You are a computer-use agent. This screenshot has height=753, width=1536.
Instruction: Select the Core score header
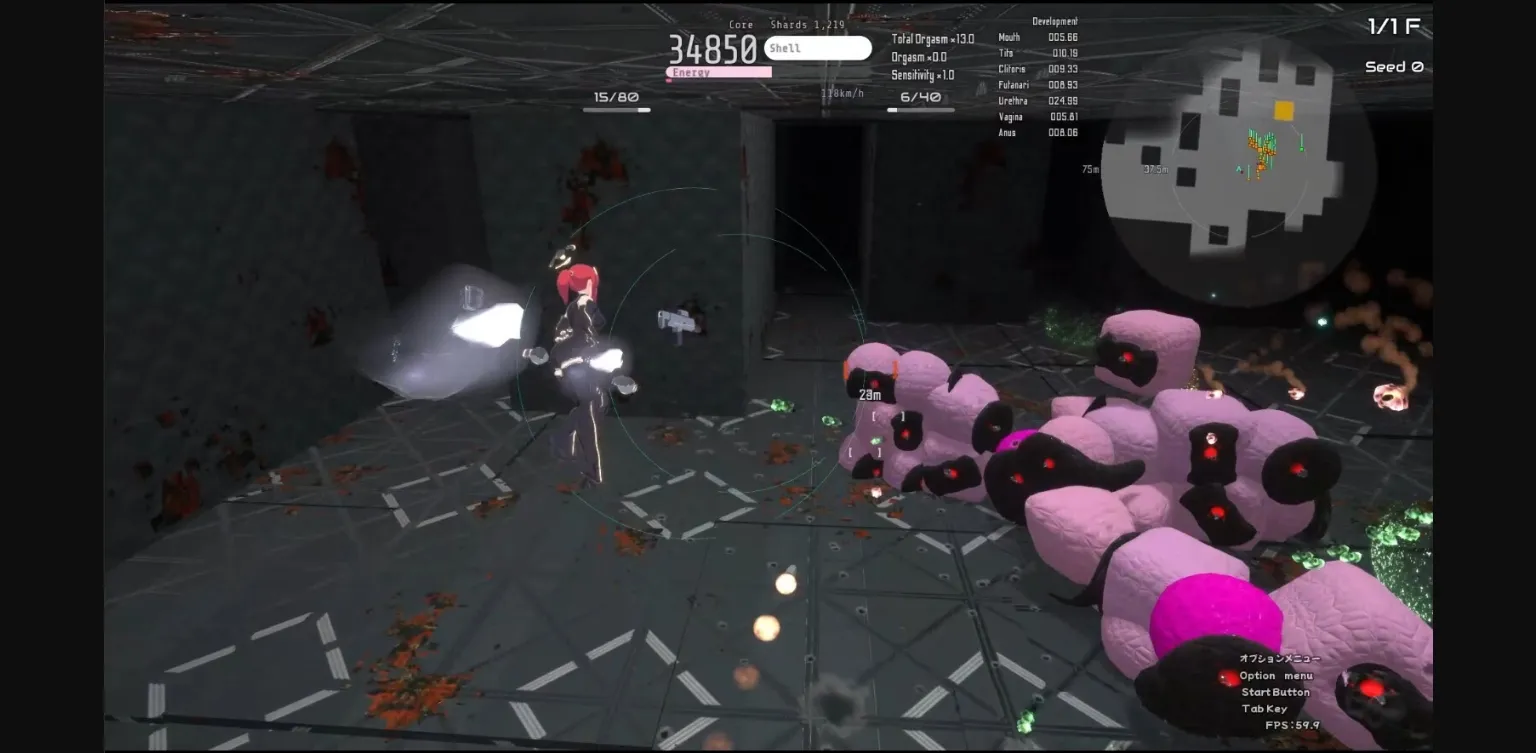[742, 24]
